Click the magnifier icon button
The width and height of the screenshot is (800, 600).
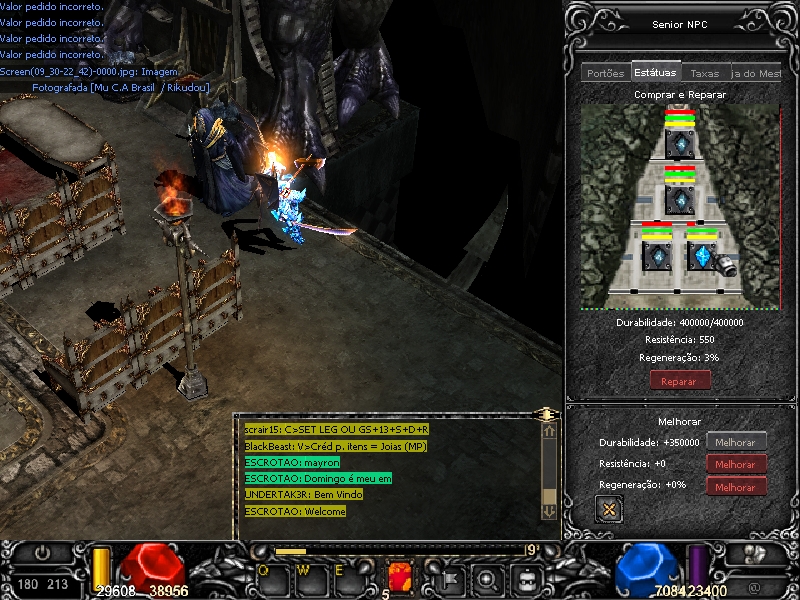487,578
